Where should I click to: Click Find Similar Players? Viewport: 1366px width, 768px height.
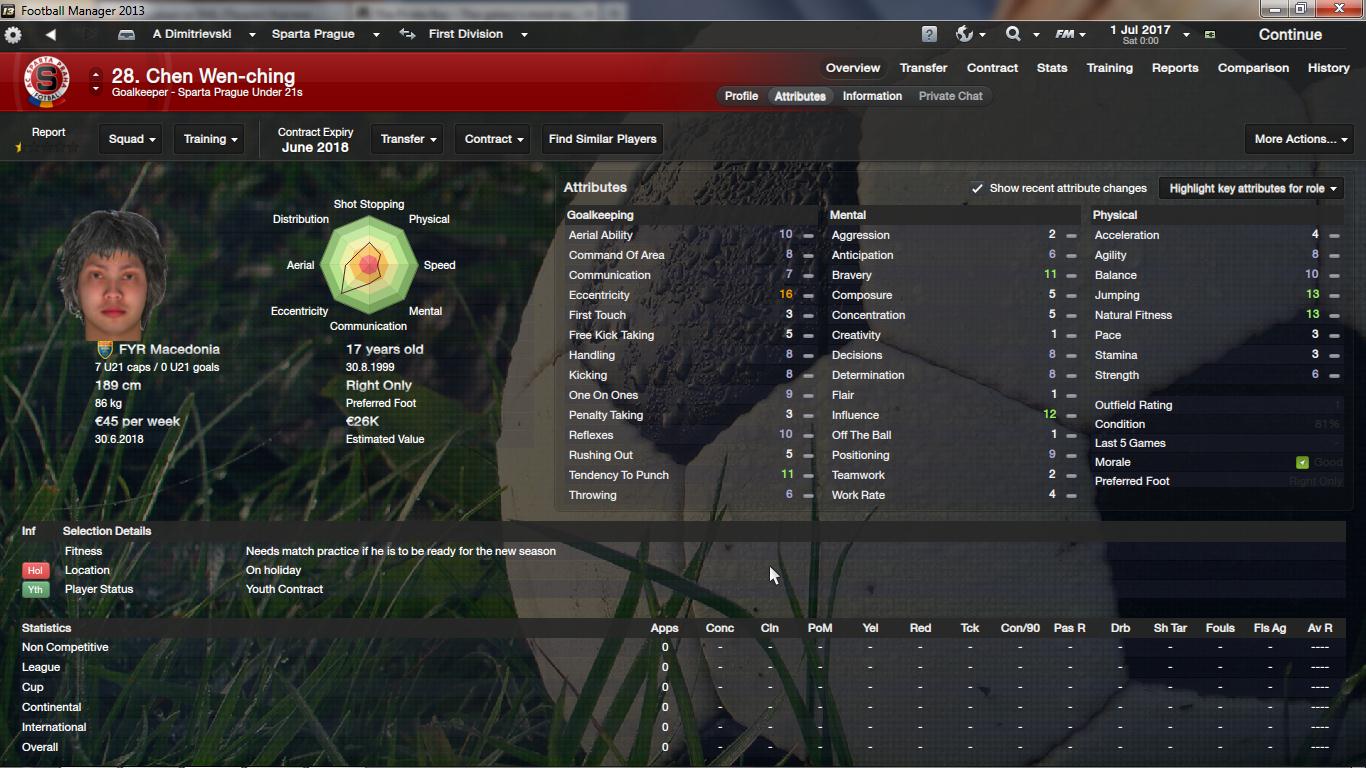coord(602,139)
